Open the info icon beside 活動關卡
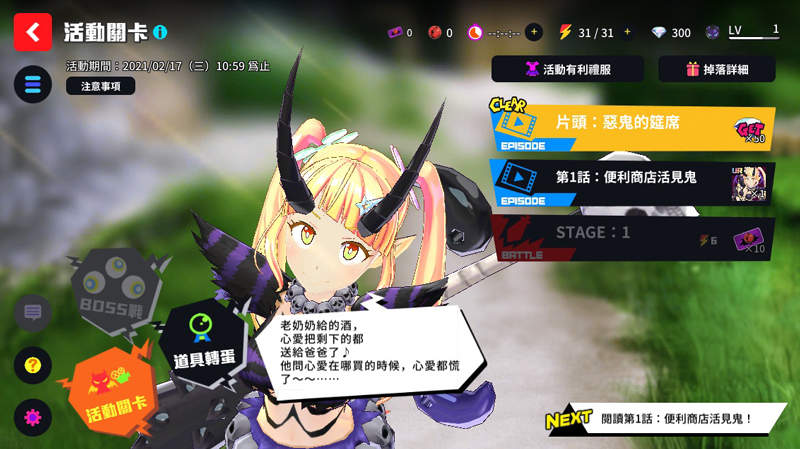This screenshot has width=800, height=449. click(161, 33)
